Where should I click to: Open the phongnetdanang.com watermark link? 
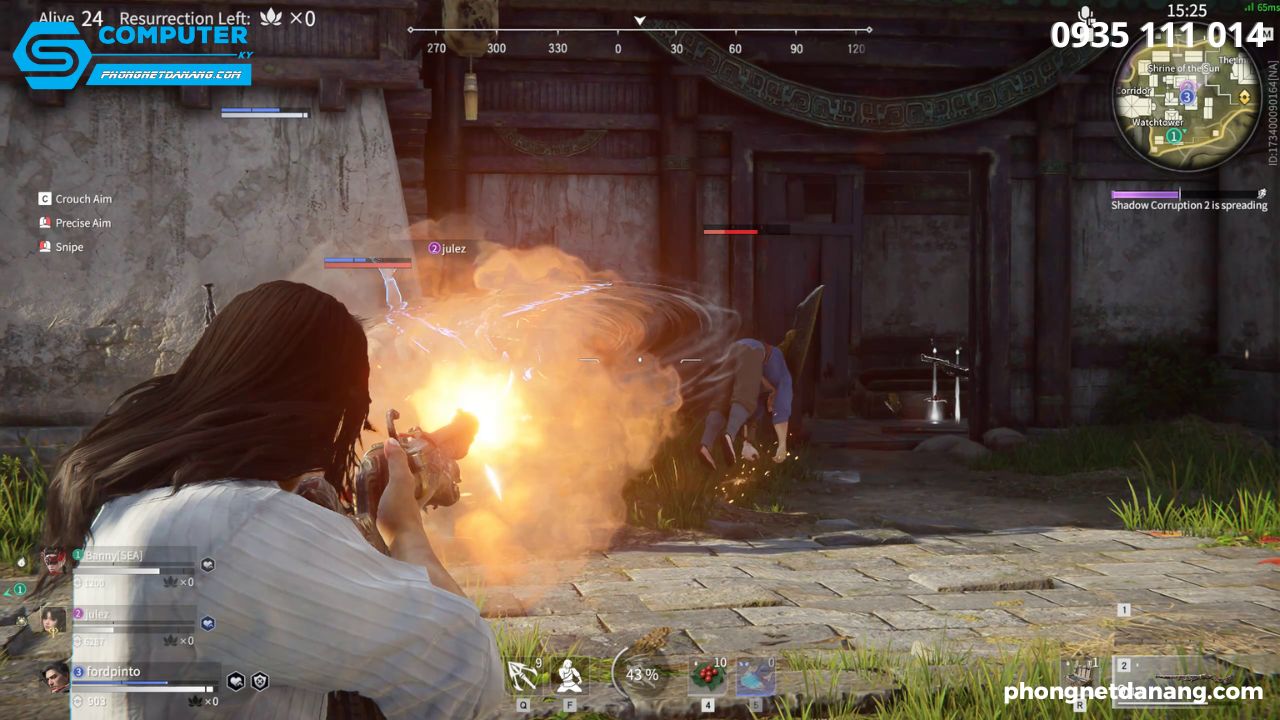pos(1132,692)
